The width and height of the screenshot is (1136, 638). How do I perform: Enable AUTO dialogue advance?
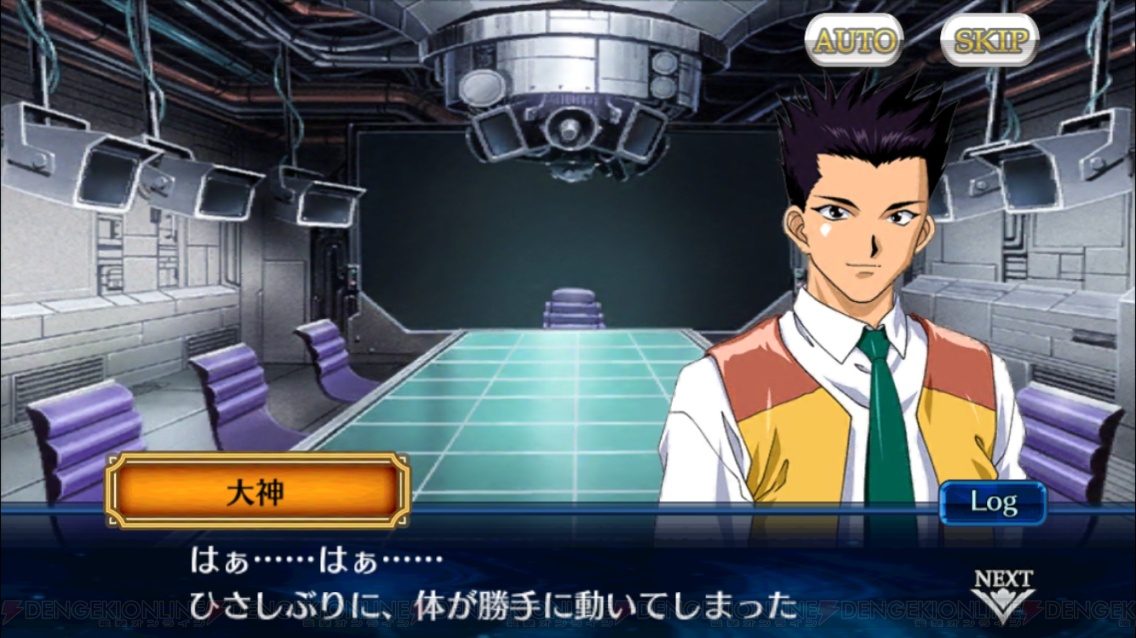[x=854, y=41]
